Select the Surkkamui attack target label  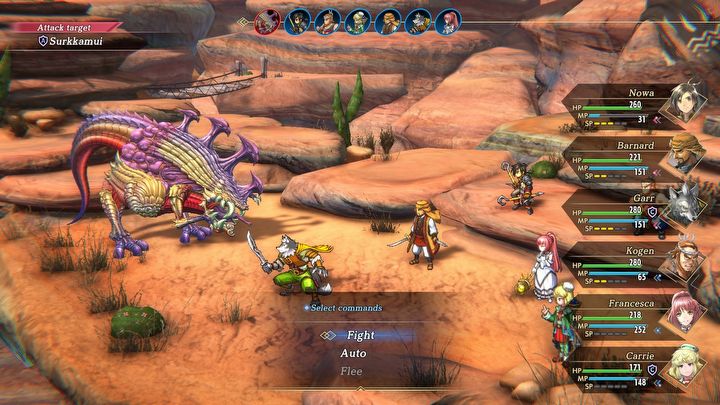[x=70, y=41]
